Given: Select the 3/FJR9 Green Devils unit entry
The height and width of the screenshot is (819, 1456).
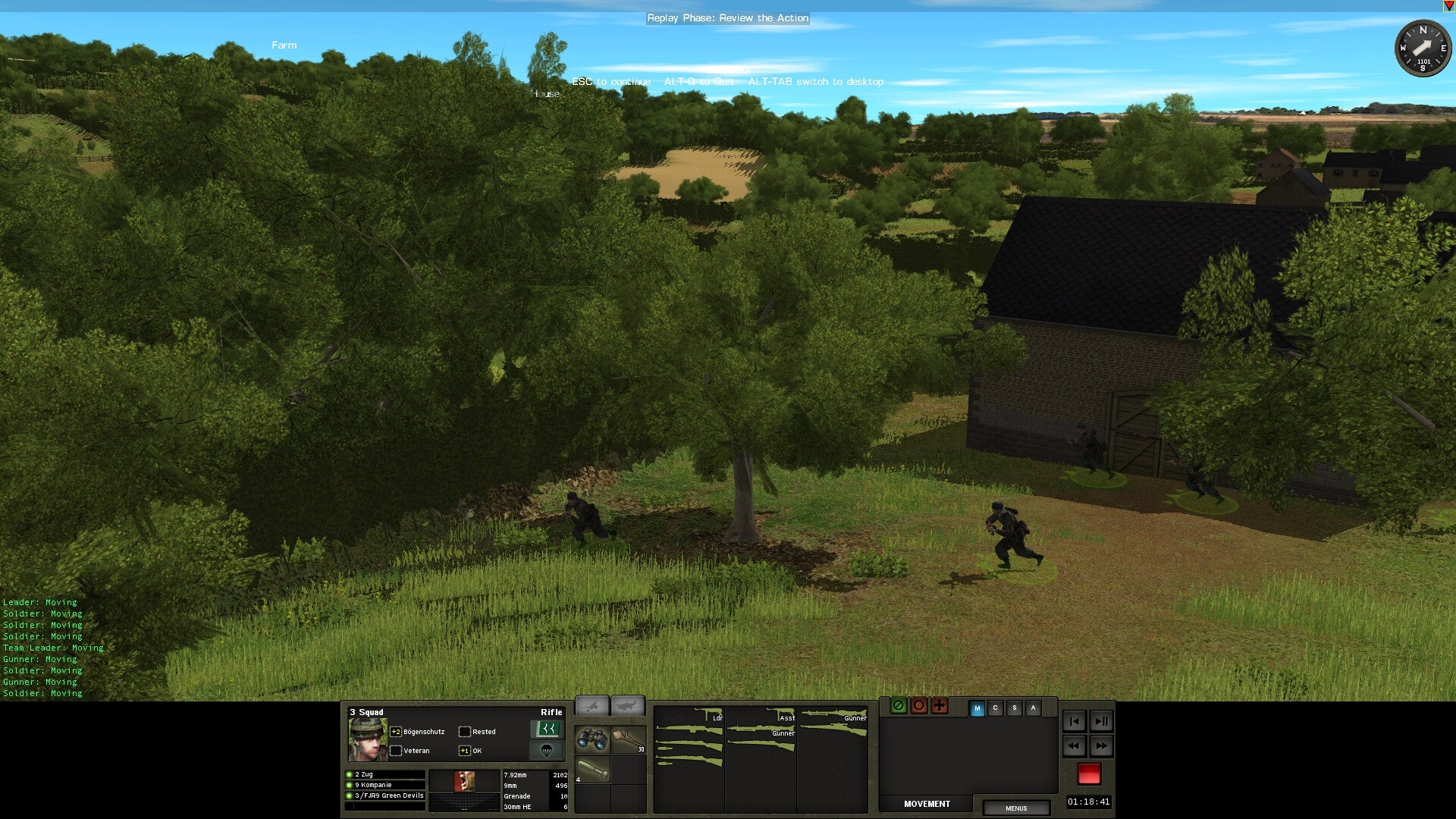Looking at the screenshot, I should [x=389, y=795].
